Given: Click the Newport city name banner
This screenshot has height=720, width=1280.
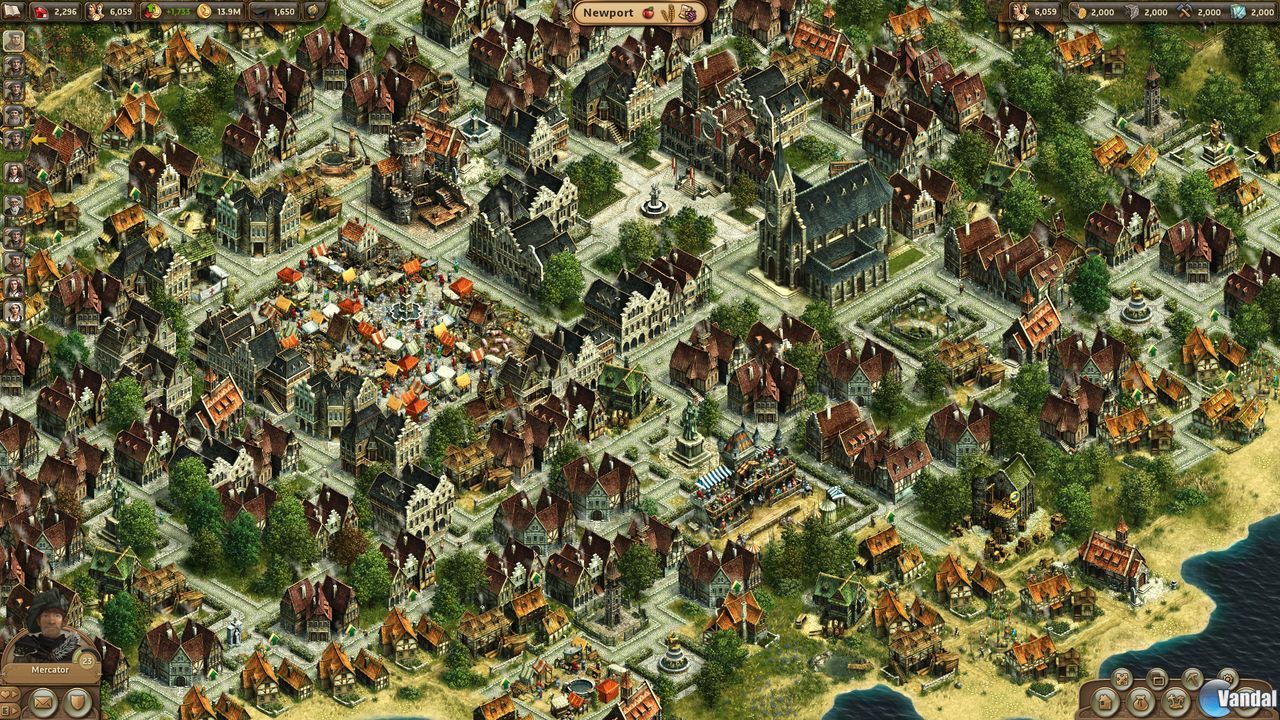Looking at the screenshot, I should click(x=608, y=13).
